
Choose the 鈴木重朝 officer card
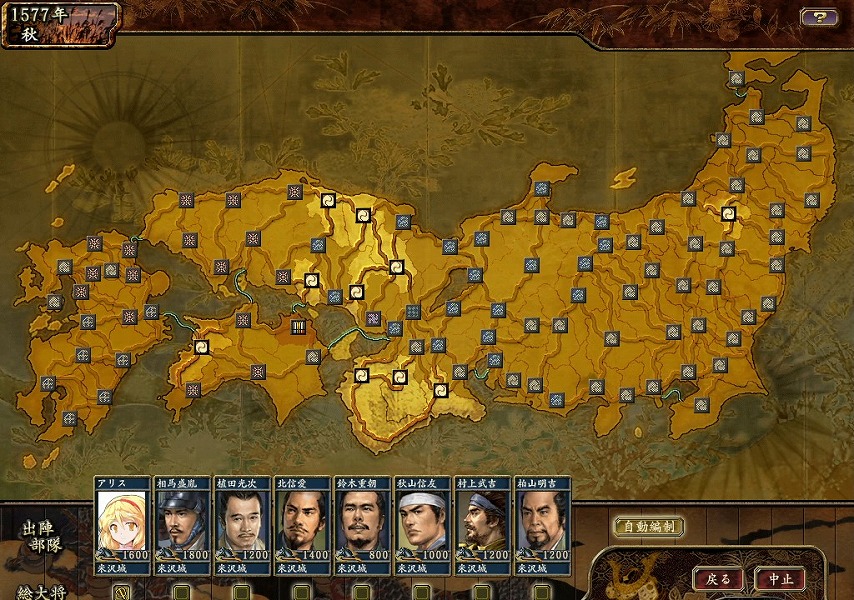tap(362, 520)
